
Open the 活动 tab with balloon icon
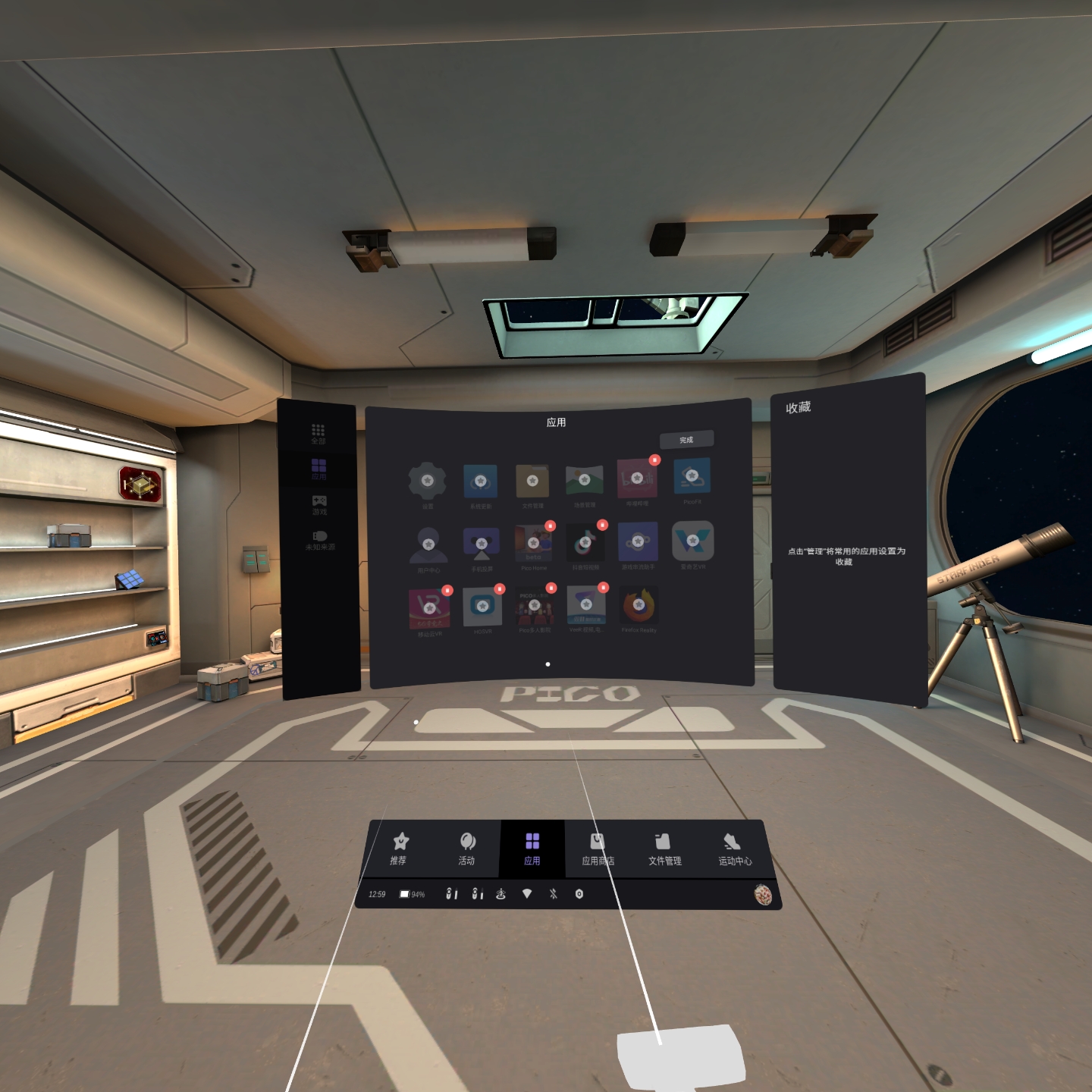coord(466,849)
